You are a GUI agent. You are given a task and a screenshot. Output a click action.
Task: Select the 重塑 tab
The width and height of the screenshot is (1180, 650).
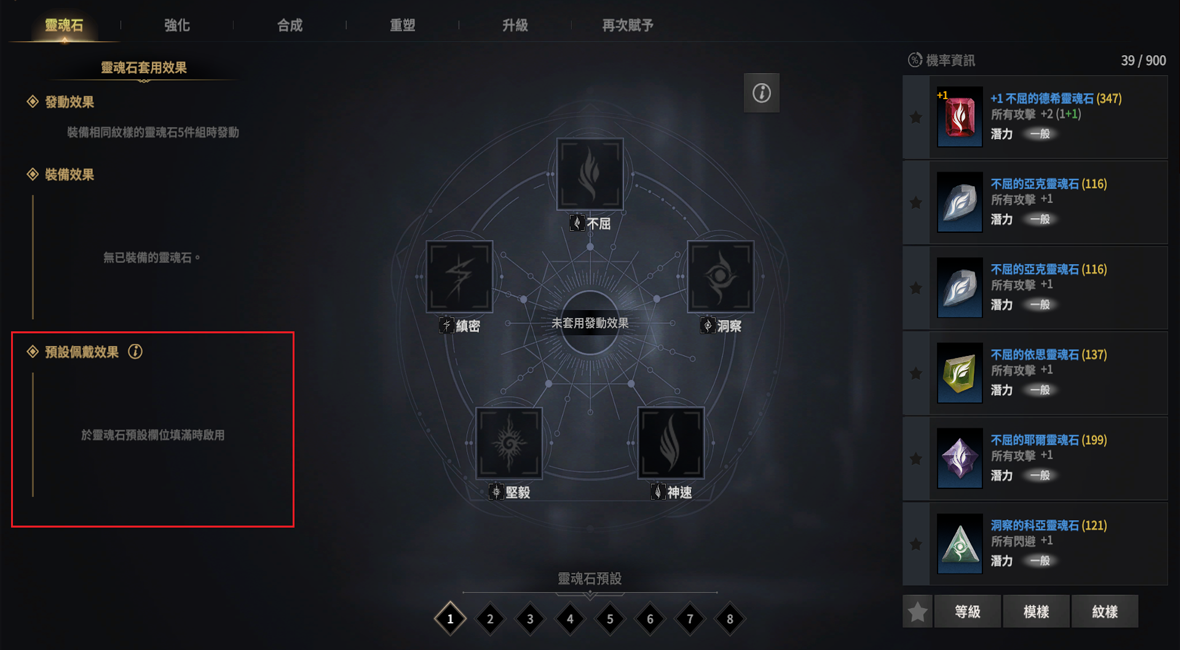(402, 25)
